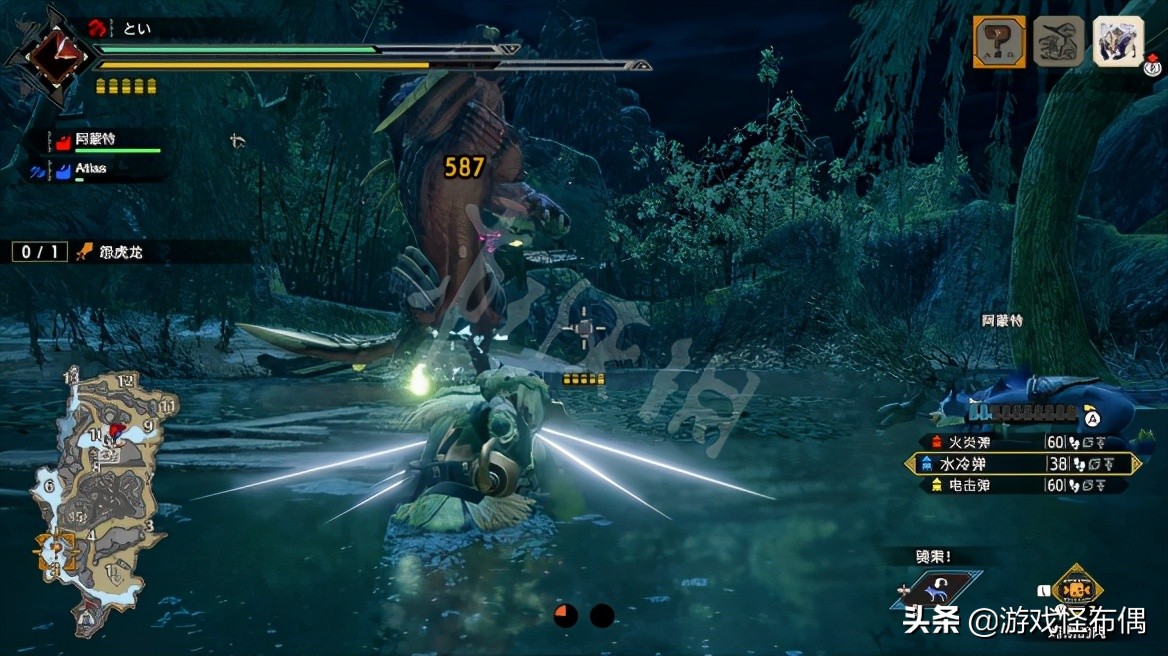
Task: Click the diamond weapon icon by player name
Action: pyautogui.click(x=51, y=55)
